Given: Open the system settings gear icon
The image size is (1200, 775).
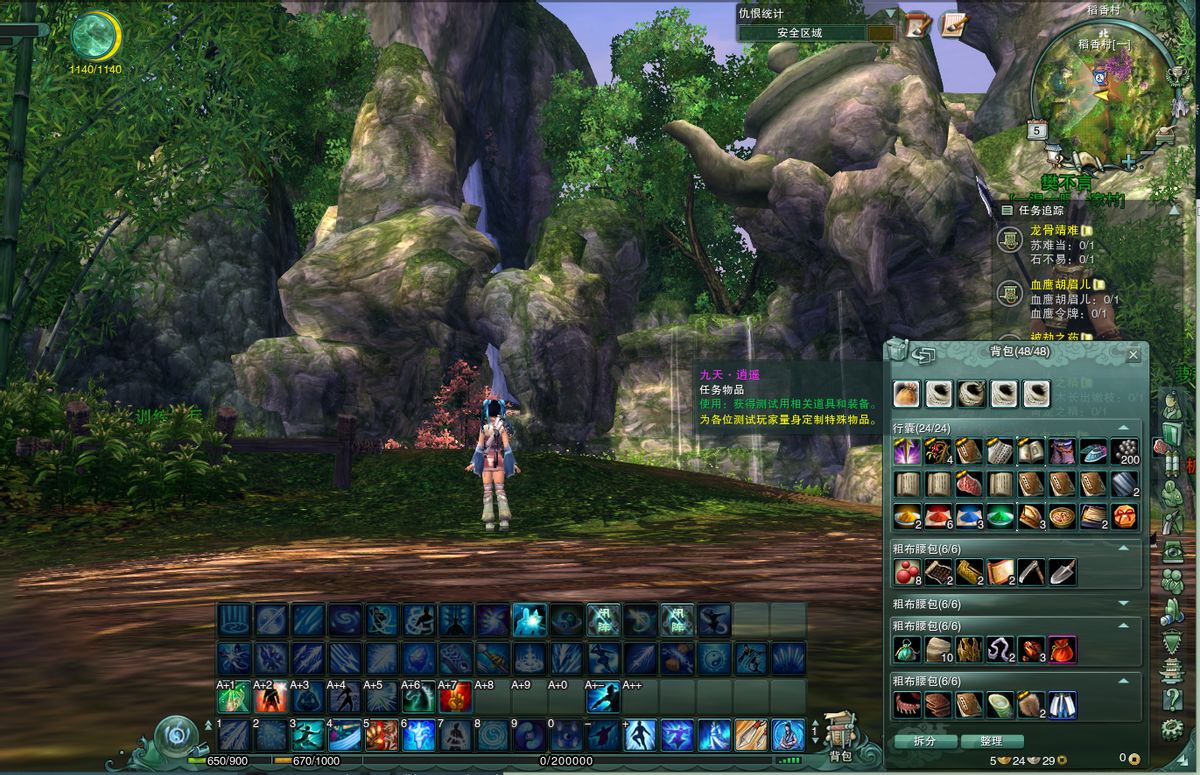Looking at the screenshot, I should click(1172, 729).
